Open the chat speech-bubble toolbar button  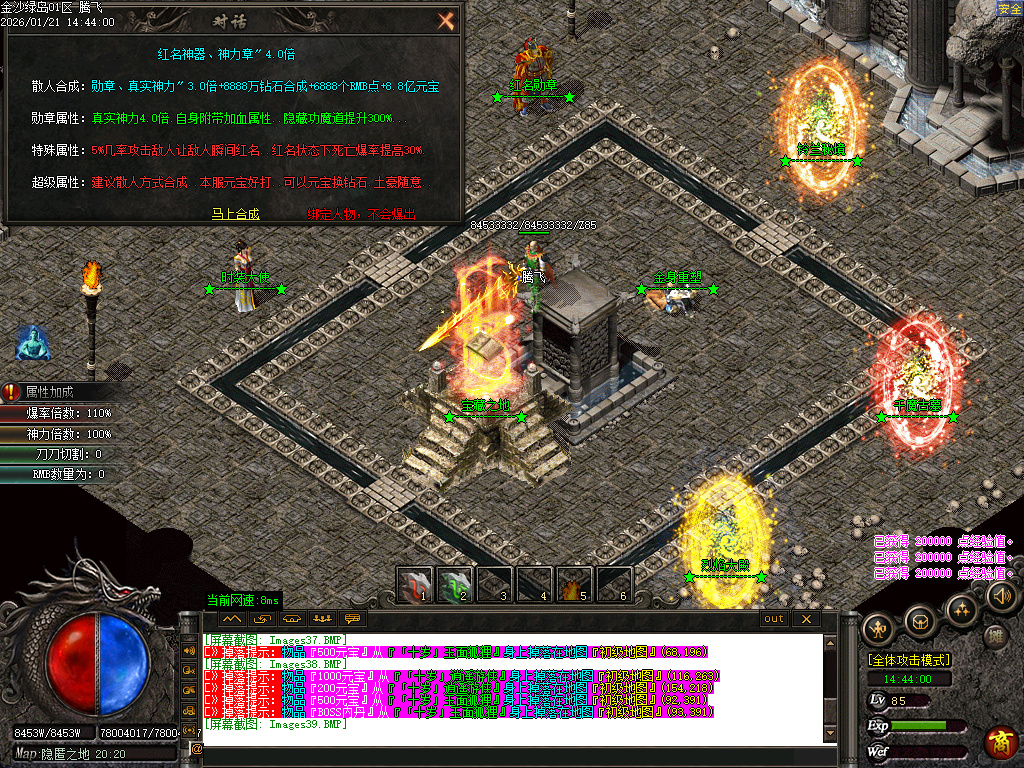tap(351, 619)
